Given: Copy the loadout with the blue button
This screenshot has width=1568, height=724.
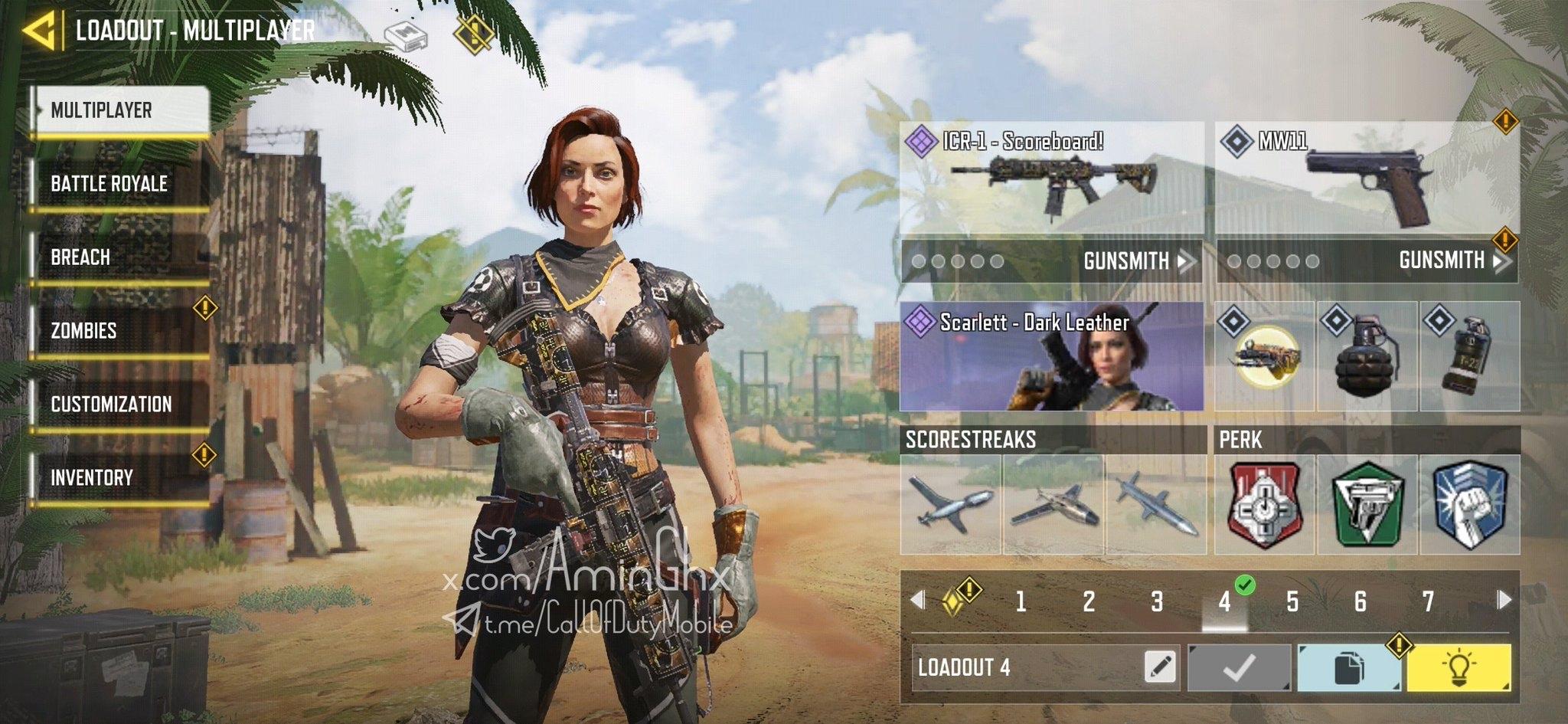Looking at the screenshot, I should point(1349,667).
